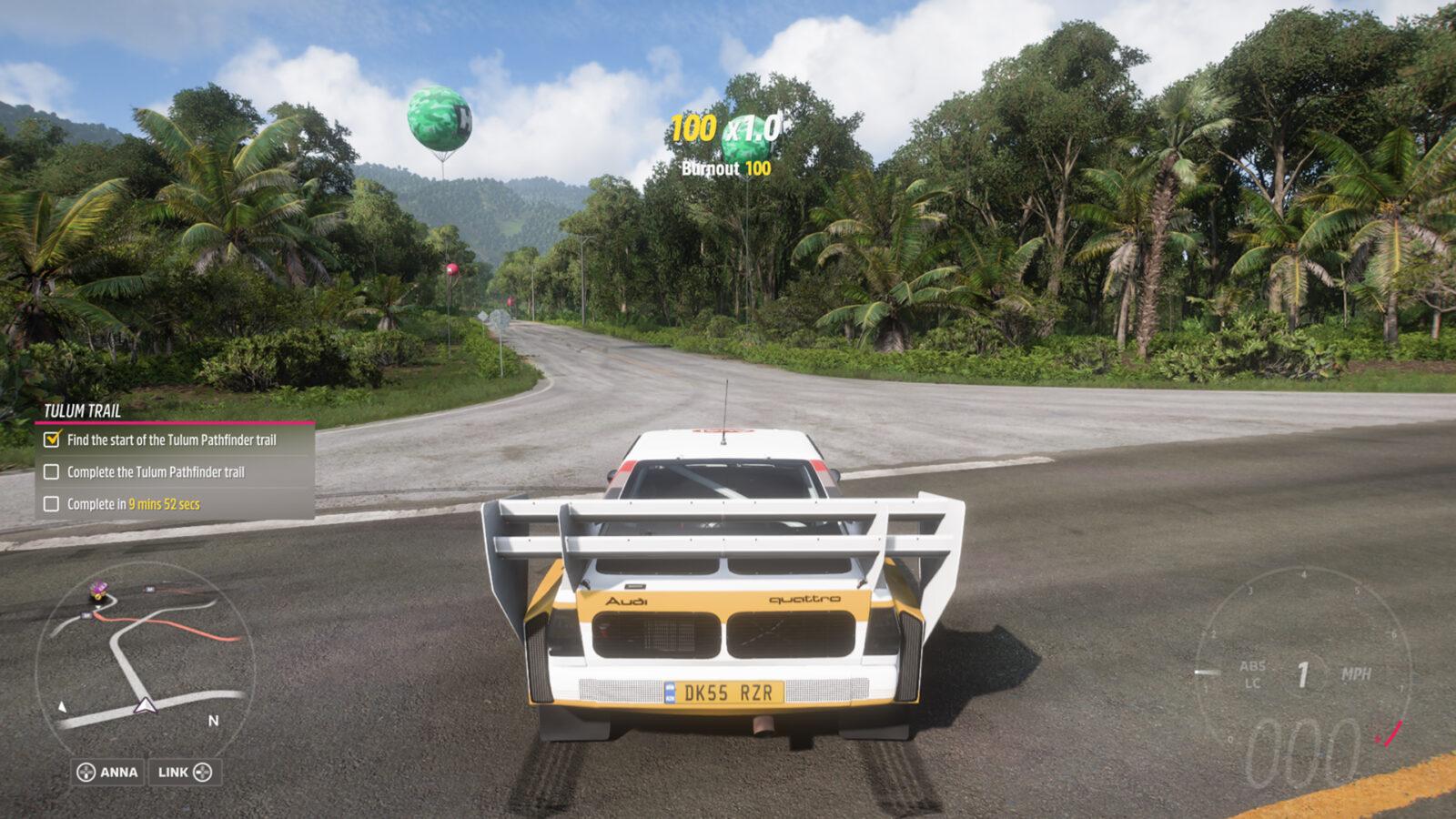
Task: Check the Complete the Tulum Pathfinder trail objective
Action: tap(51, 473)
